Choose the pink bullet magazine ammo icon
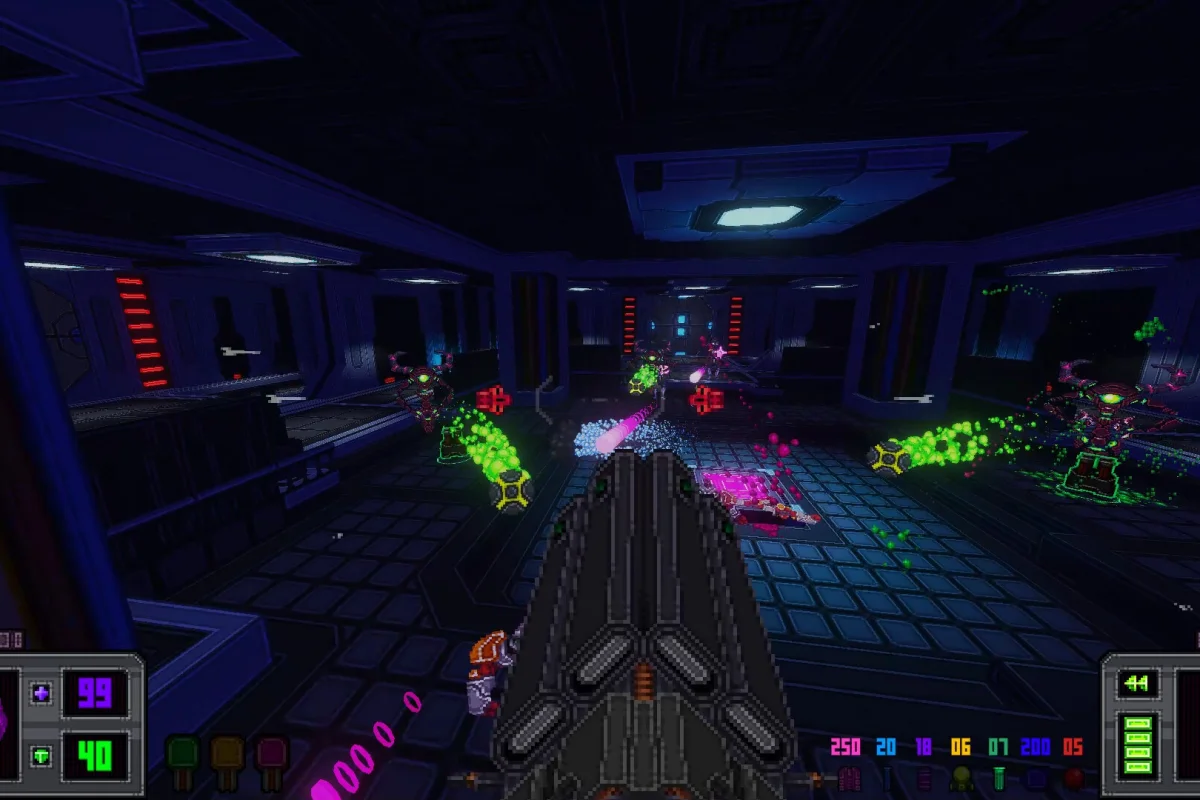Image resolution: width=1200 pixels, height=800 pixels. tap(849, 778)
